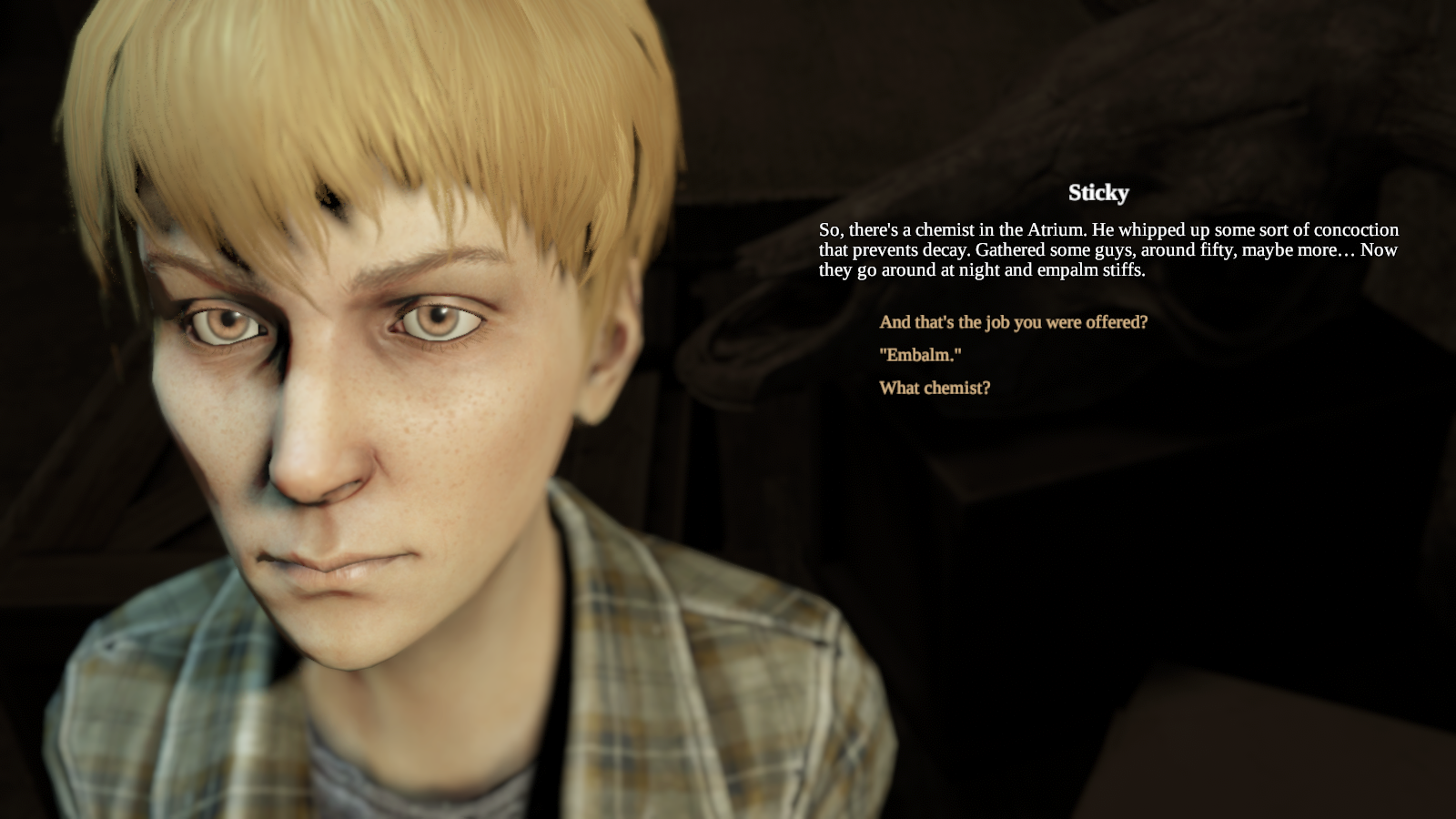This screenshot has width=1456, height=819.
Task: Select the reply "And that's the job you were offered?"
Action: click(1012, 321)
